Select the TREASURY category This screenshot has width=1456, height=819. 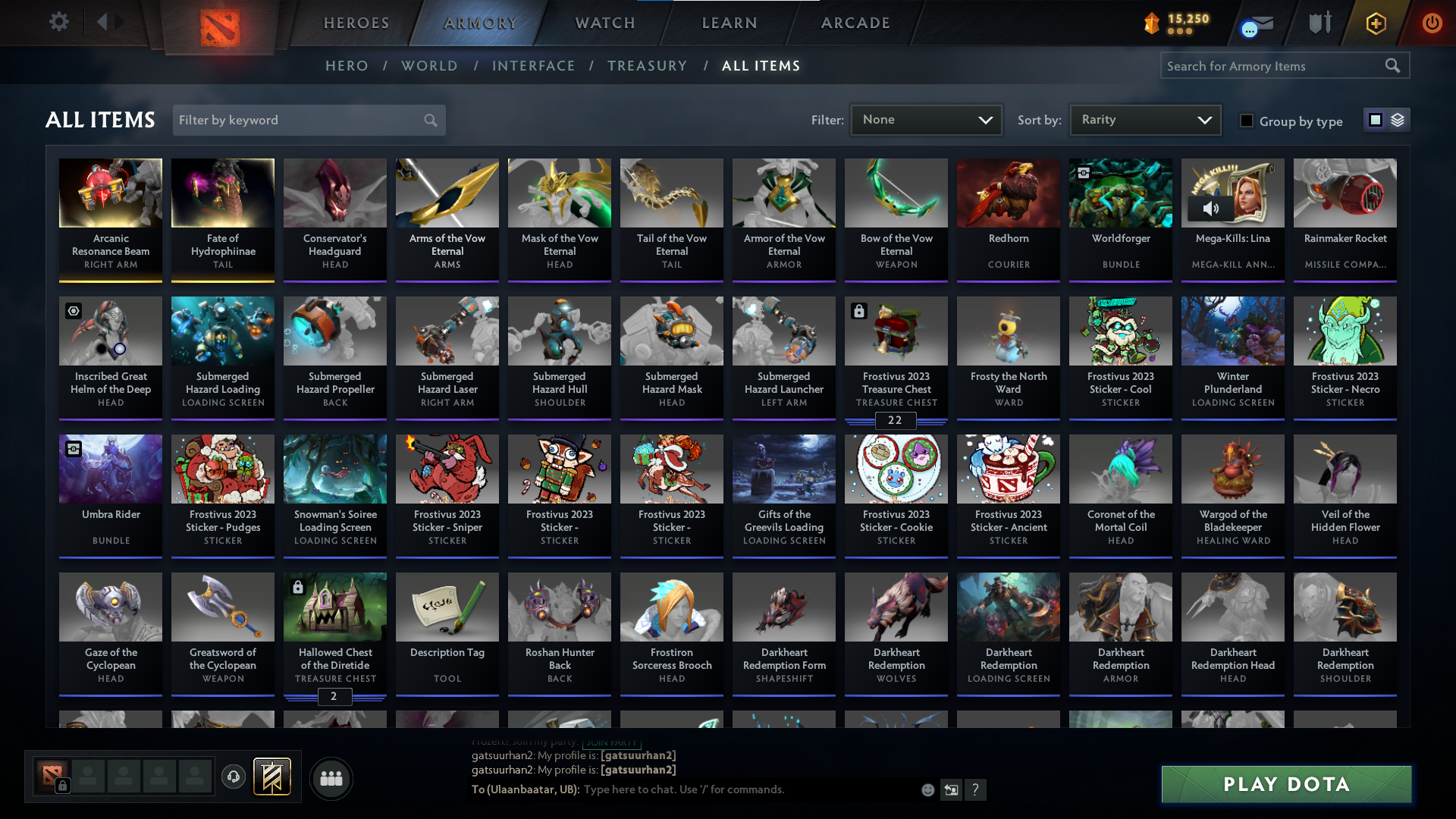click(x=647, y=65)
